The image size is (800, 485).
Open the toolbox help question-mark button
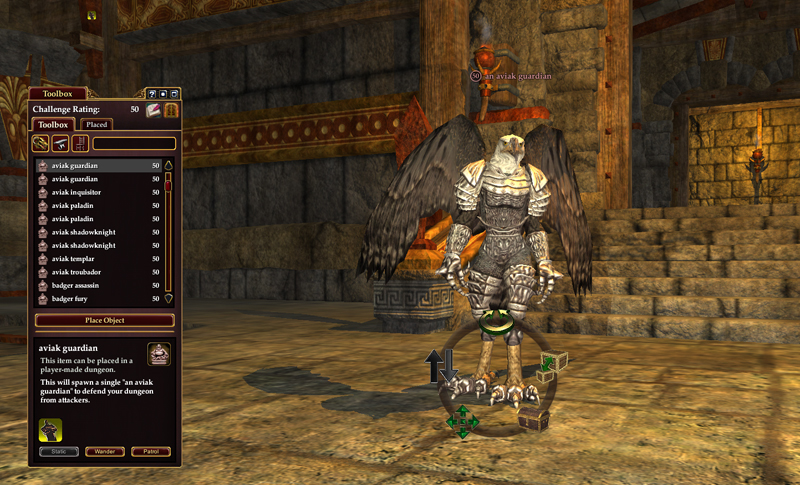(x=152, y=94)
